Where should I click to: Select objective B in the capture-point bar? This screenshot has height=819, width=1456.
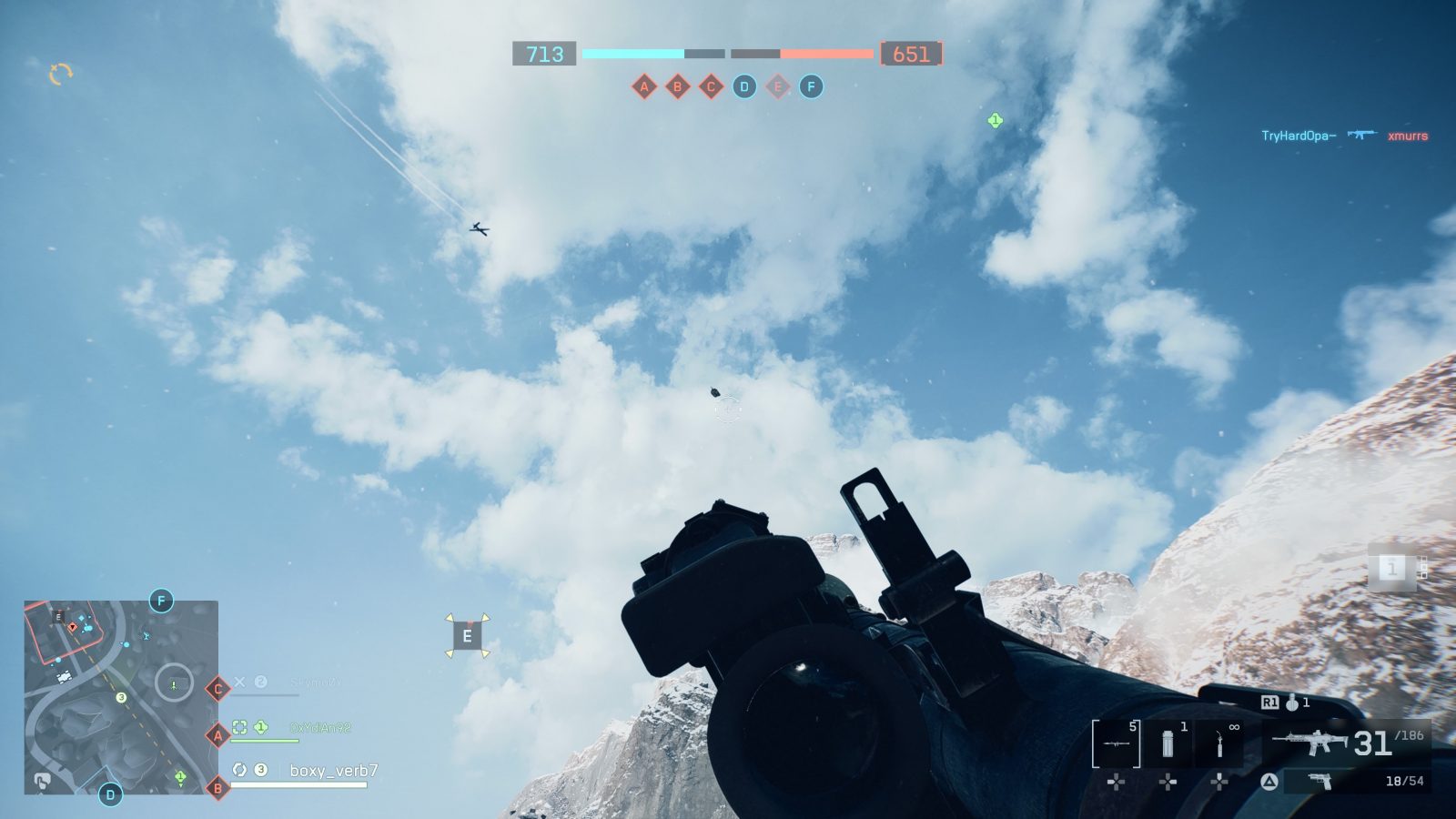677,87
